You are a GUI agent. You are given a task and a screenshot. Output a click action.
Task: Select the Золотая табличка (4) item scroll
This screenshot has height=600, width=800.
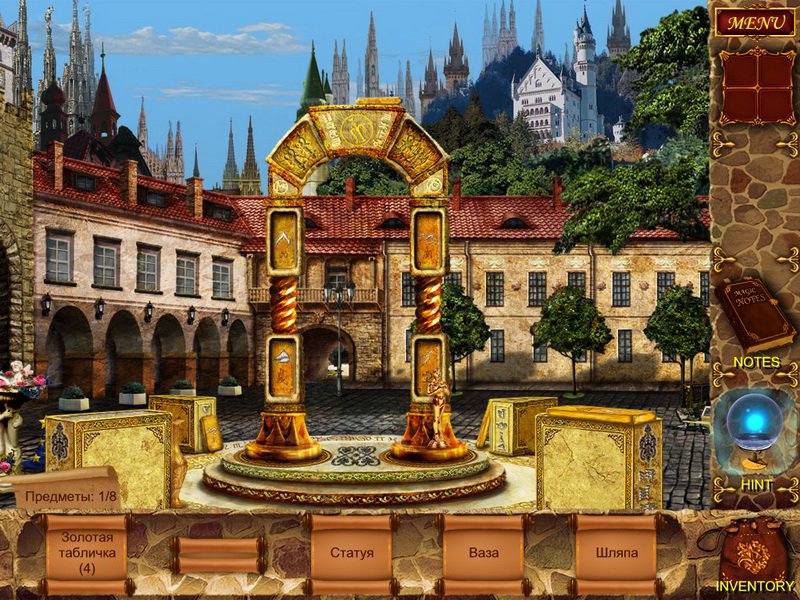(86, 553)
